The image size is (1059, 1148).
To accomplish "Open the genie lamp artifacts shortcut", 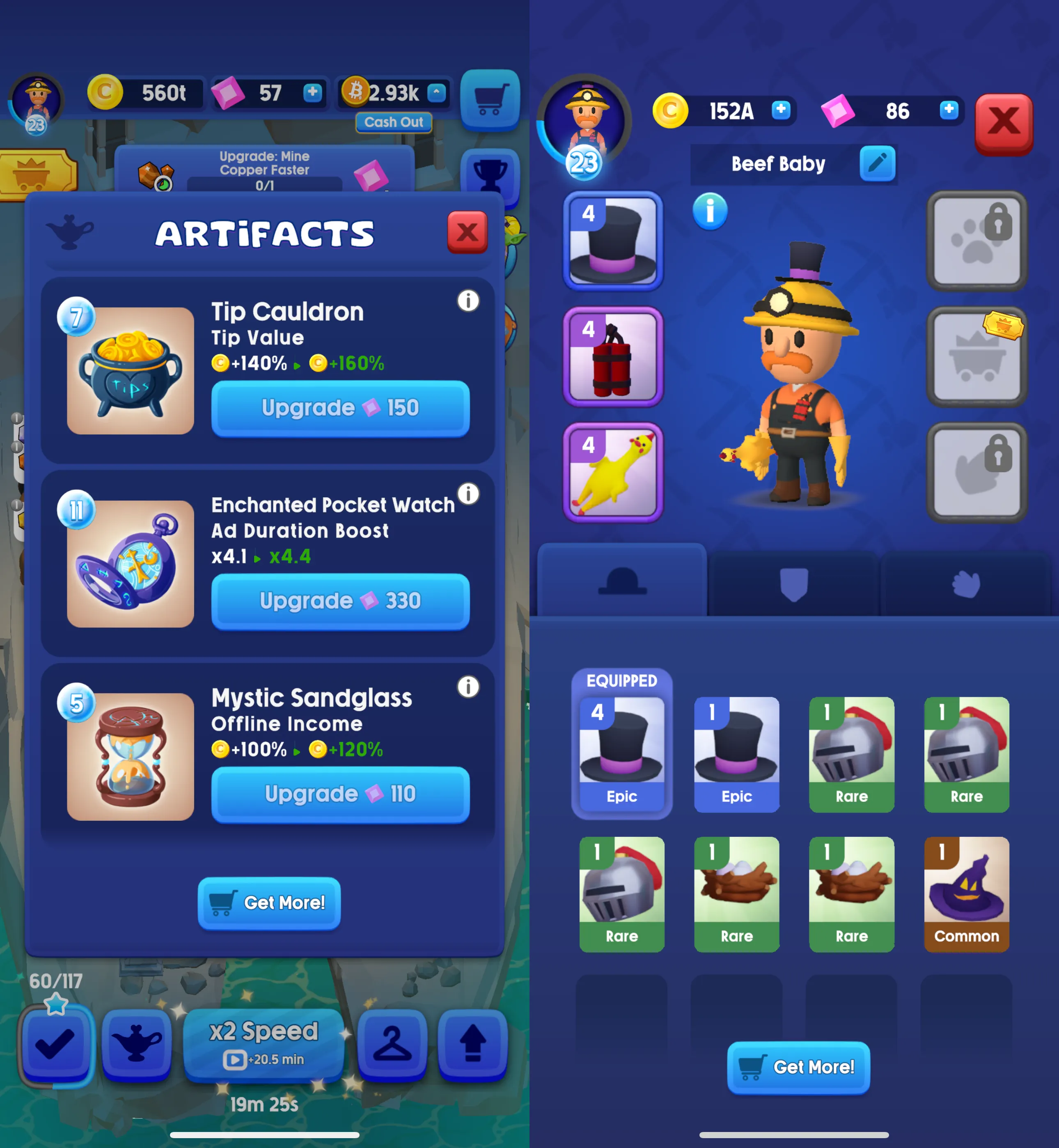I will [x=136, y=1043].
